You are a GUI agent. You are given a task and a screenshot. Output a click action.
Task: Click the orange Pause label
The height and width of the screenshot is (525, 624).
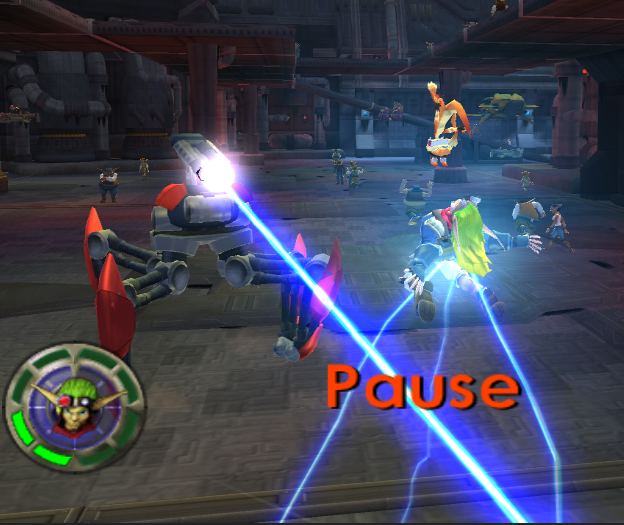coord(422,387)
